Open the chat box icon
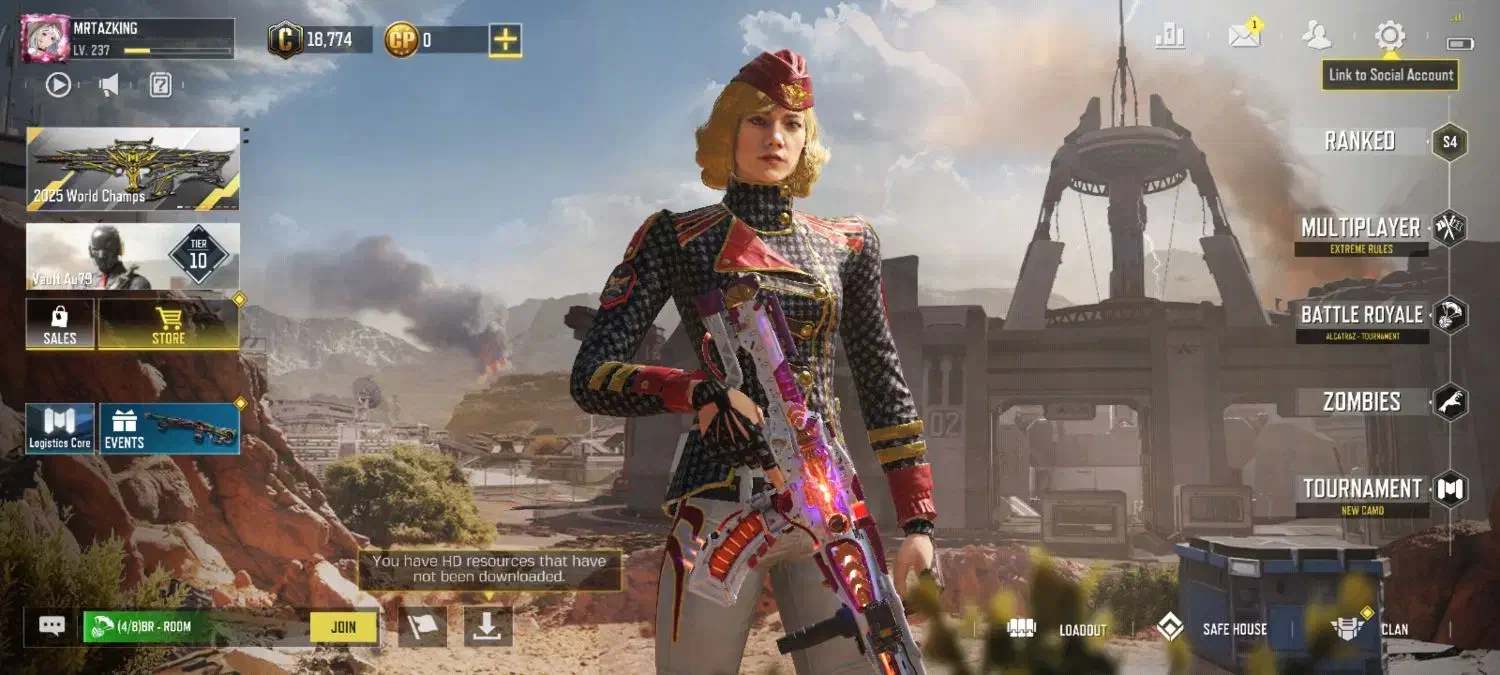Screen dimensions: 1500x675 (x=52, y=626)
